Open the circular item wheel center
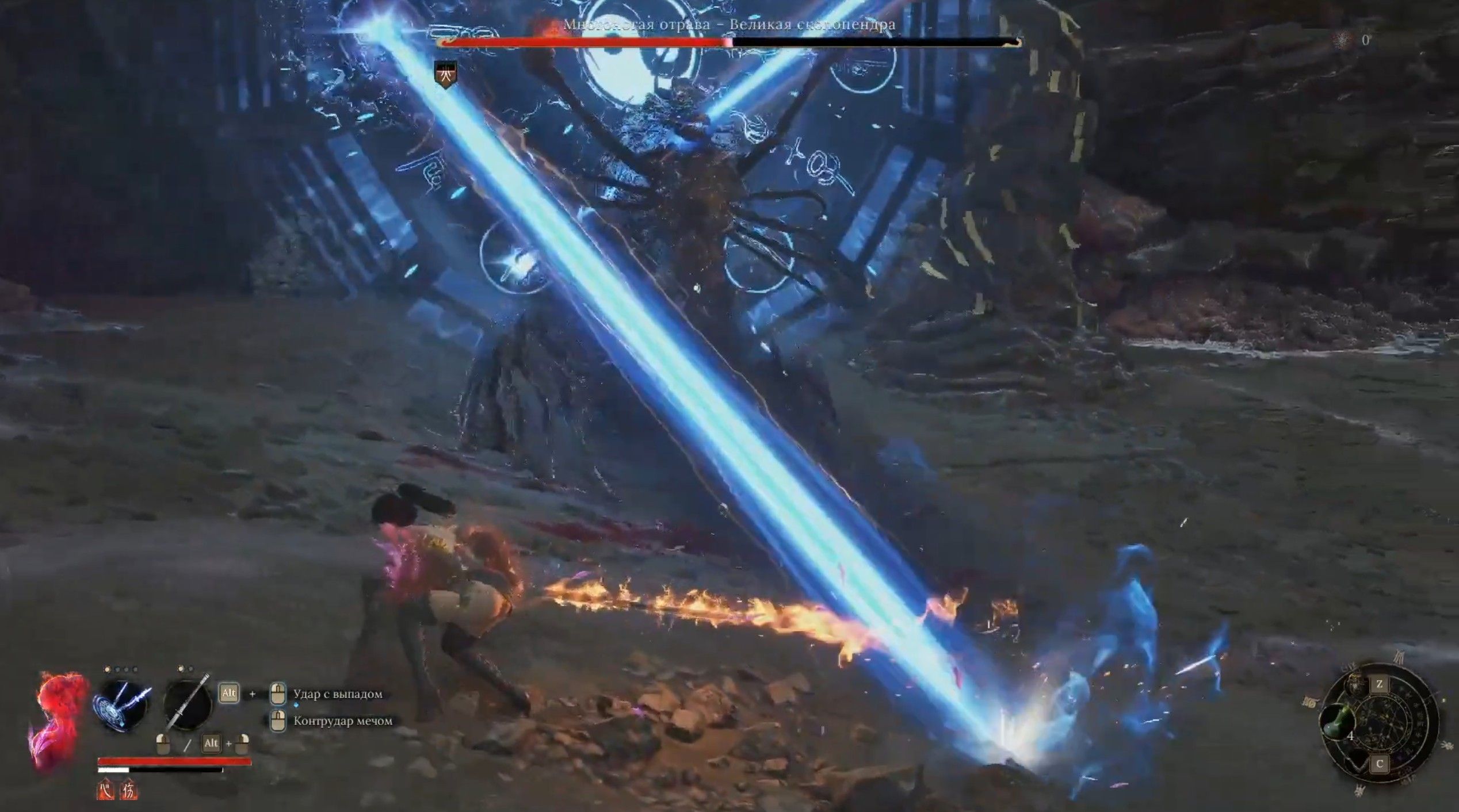 pos(1381,723)
